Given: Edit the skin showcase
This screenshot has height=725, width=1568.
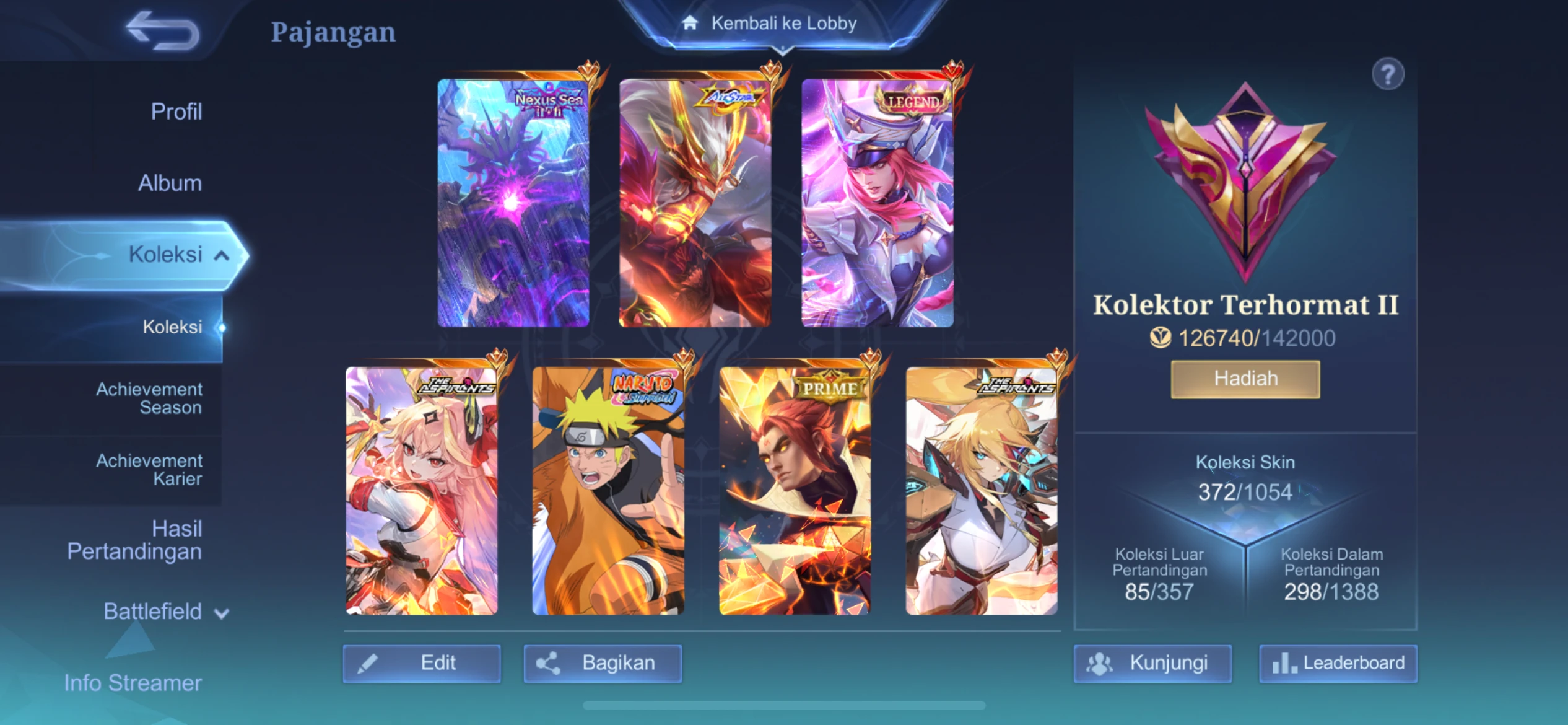Looking at the screenshot, I should point(422,663).
